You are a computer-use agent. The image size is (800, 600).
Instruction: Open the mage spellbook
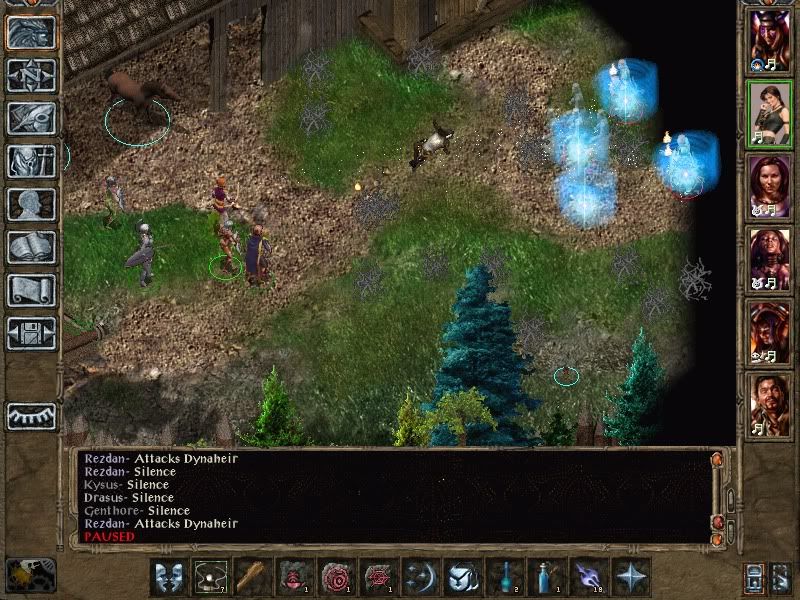pyautogui.click(x=31, y=247)
